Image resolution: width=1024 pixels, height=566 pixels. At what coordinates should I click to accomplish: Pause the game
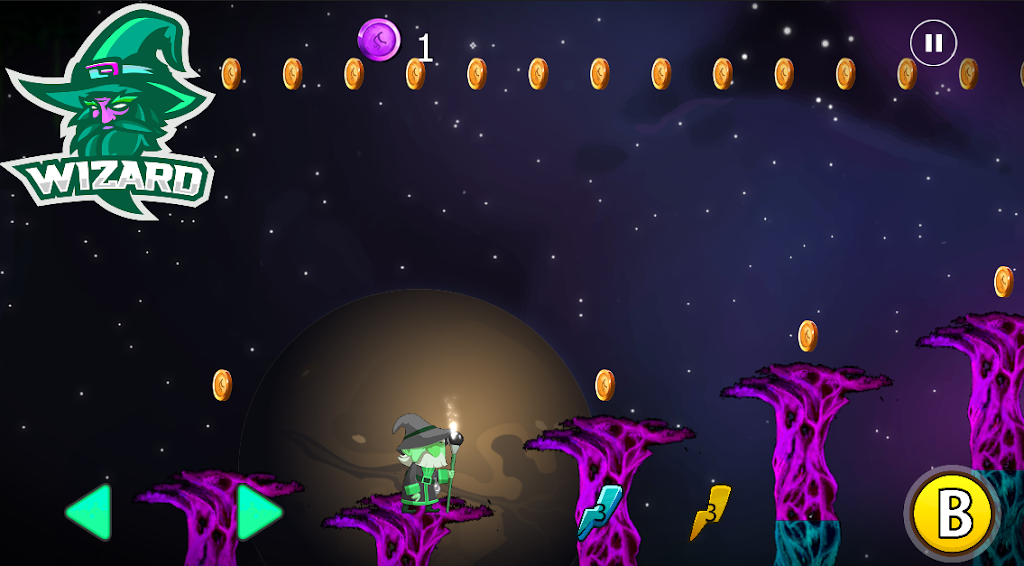tap(933, 43)
